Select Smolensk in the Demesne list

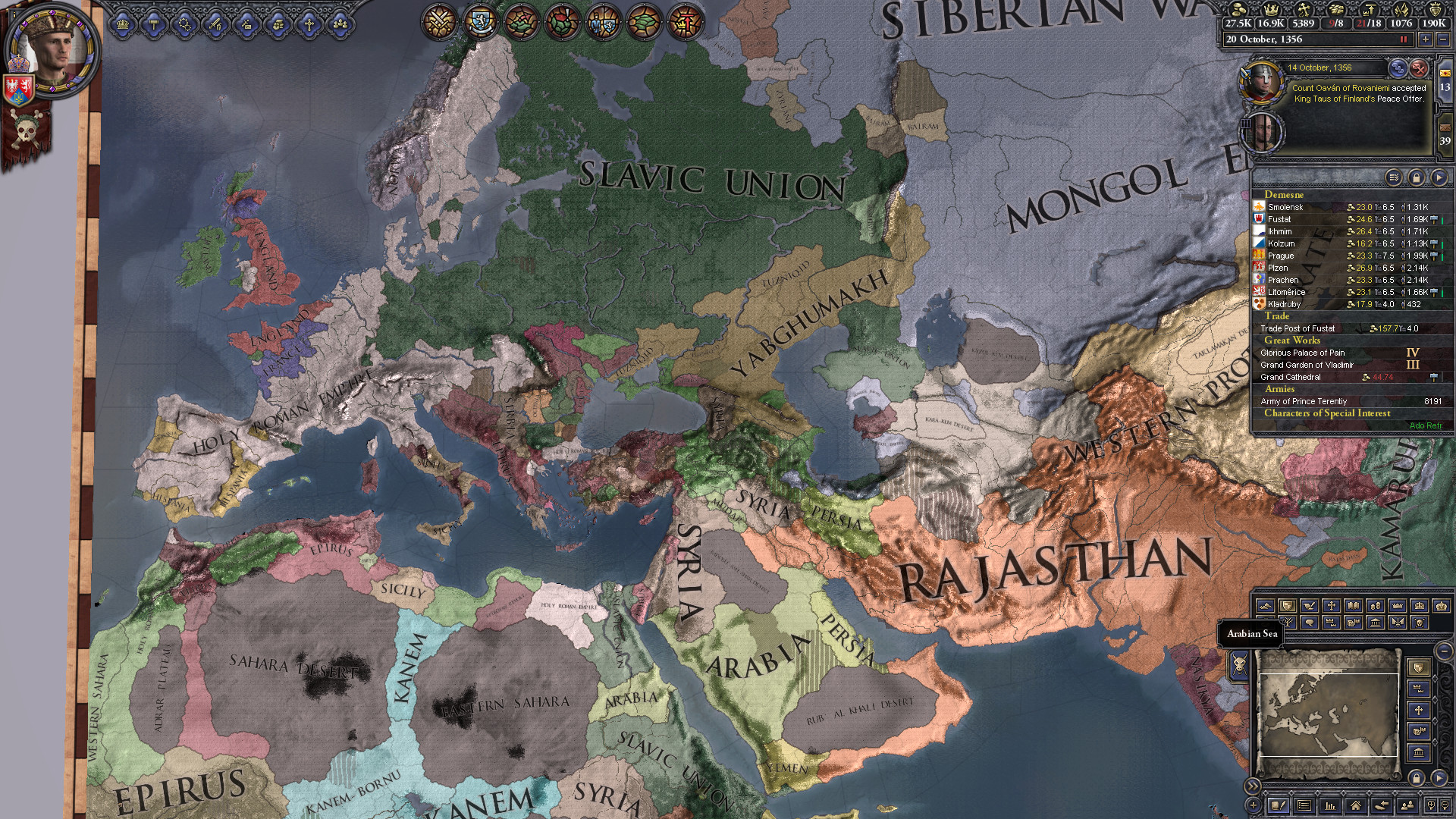(1285, 207)
